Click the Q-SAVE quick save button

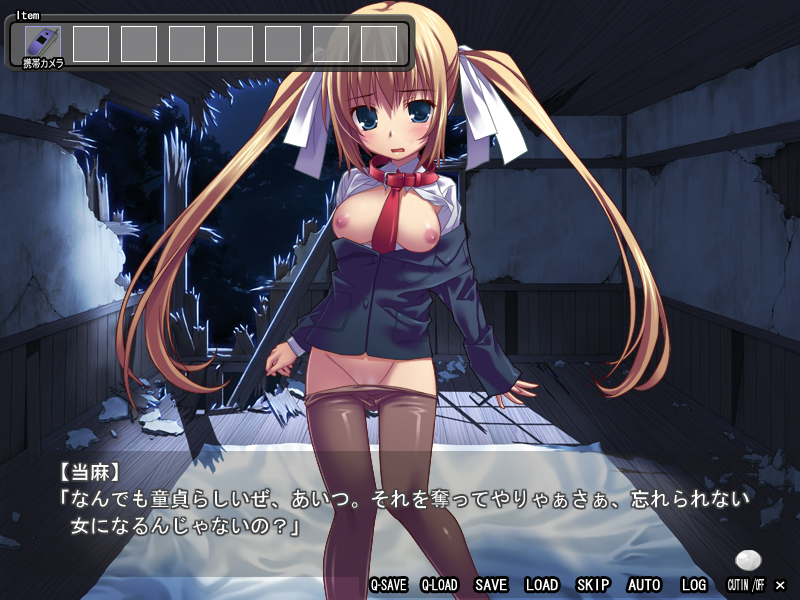click(x=388, y=585)
